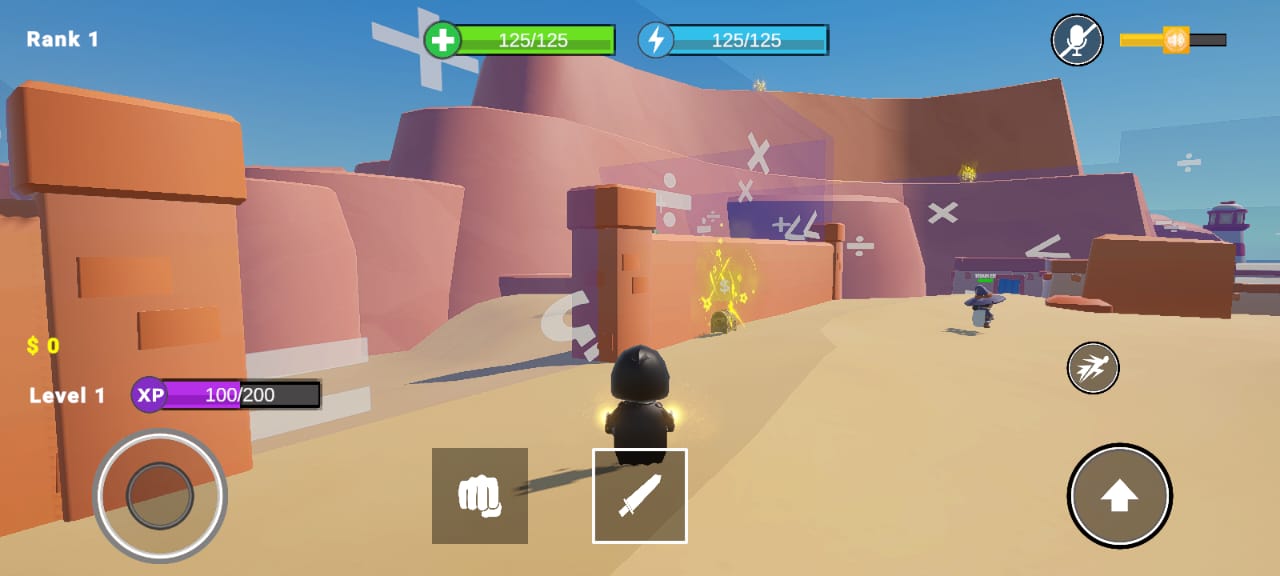Select the fist melee weapon slot
This screenshot has width=1280, height=576.
click(x=480, y=496)
